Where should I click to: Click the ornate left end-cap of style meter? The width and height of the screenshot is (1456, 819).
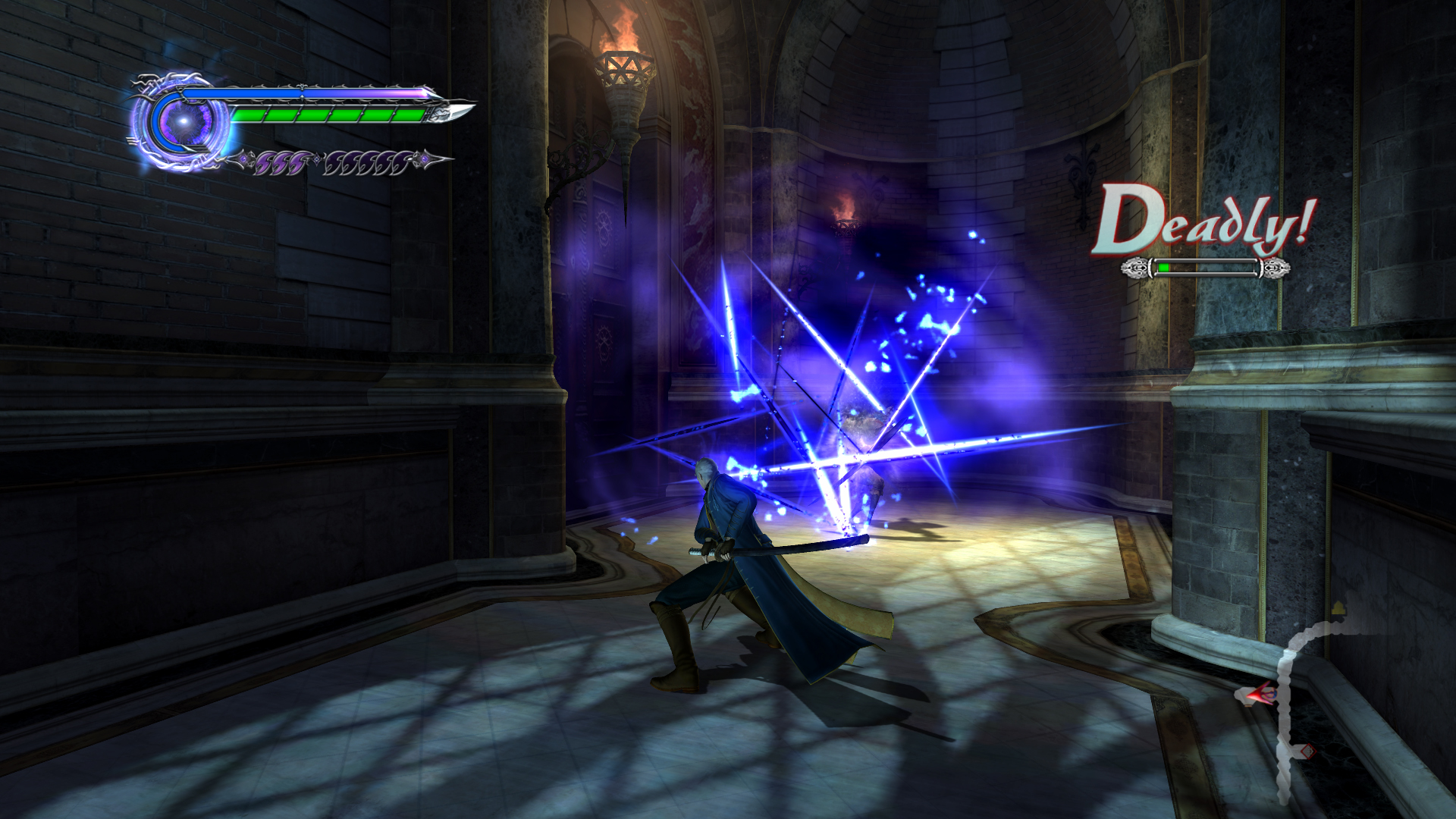pyautogui.click(x=1136, y=268)
